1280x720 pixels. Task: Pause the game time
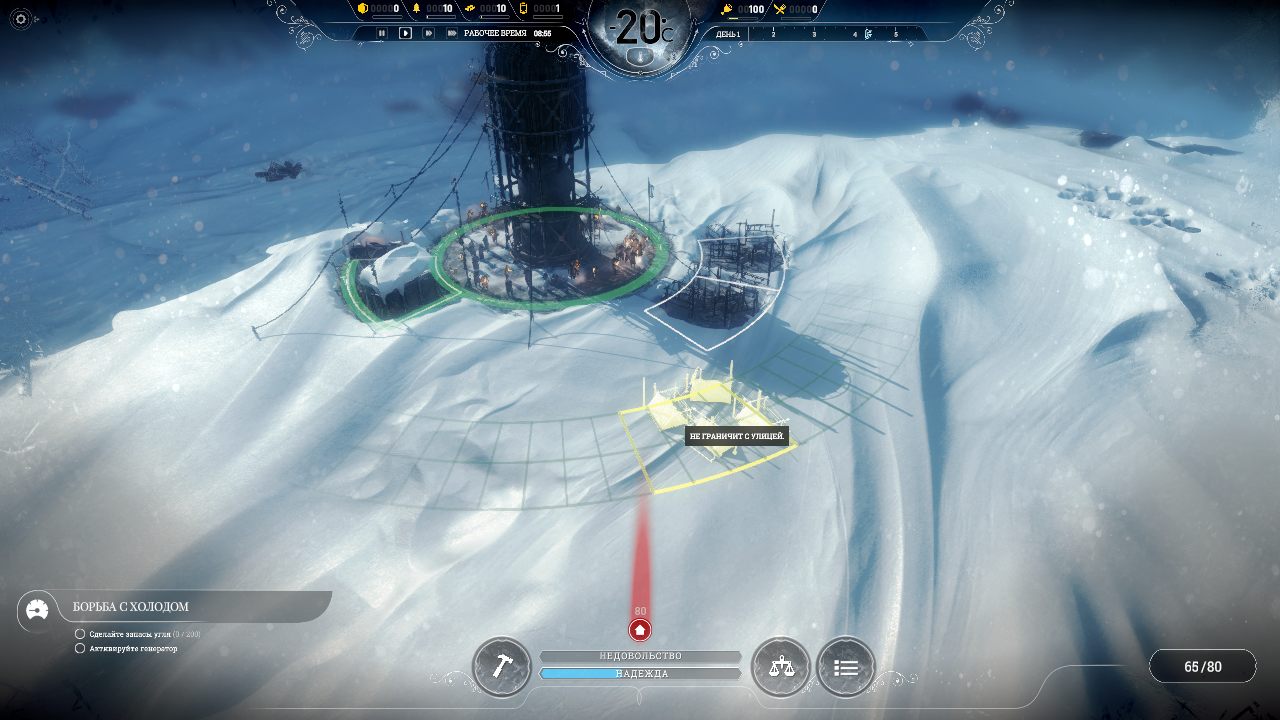[381, 33]
